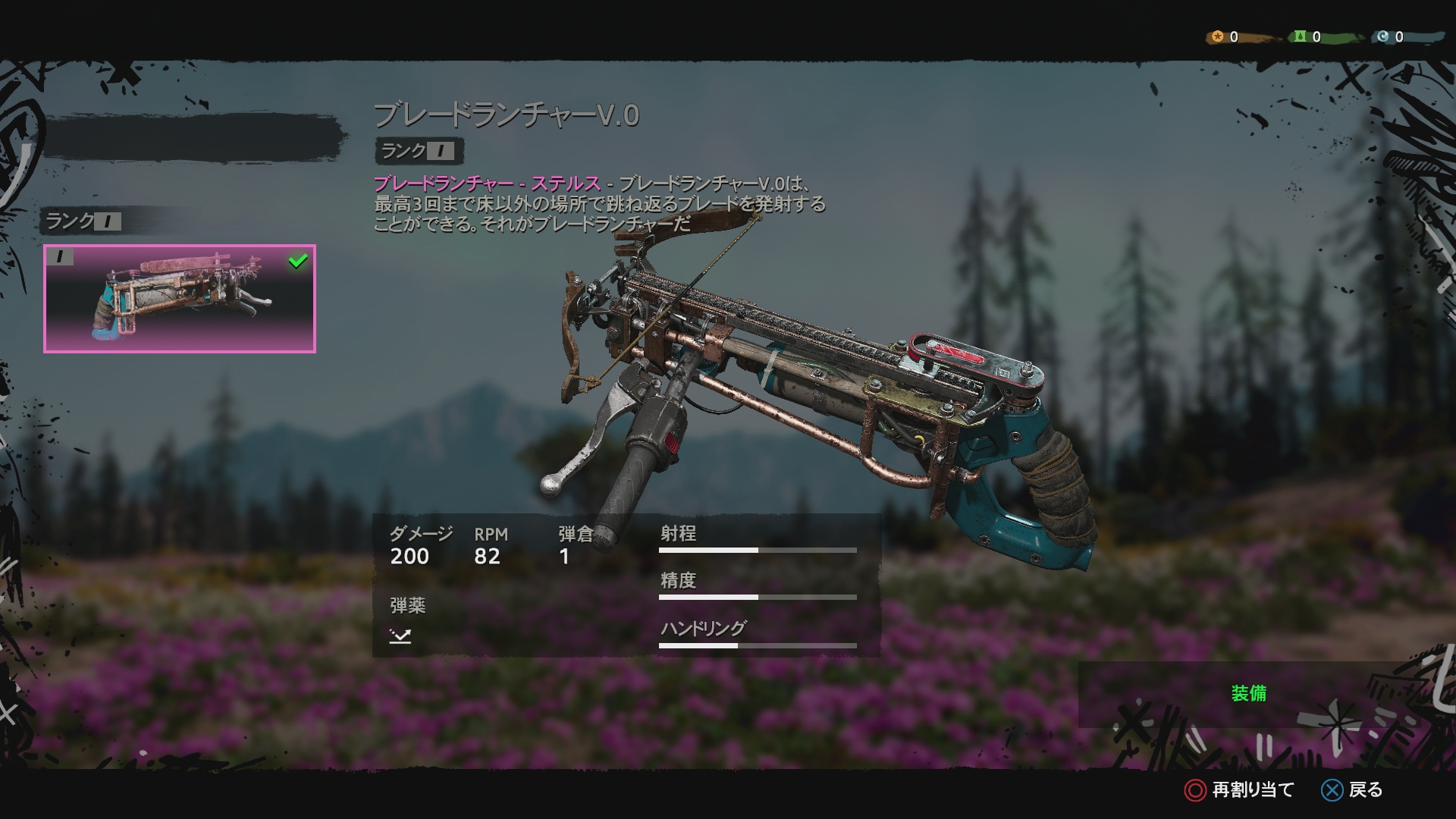Select the Blade Launcher V.0 weapon card

pos(180,299)
